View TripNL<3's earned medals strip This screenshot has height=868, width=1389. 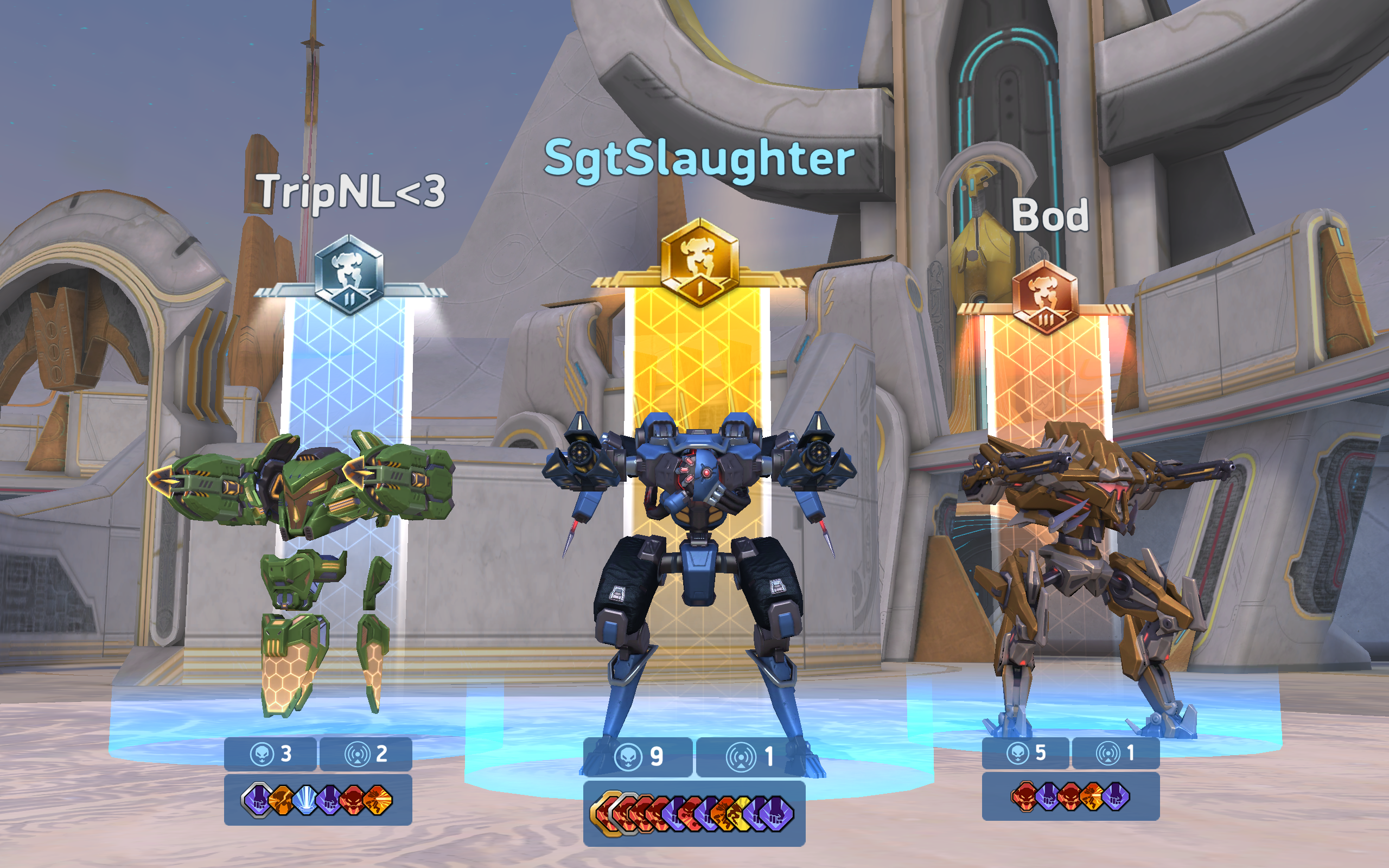click(x=317, y=800)
